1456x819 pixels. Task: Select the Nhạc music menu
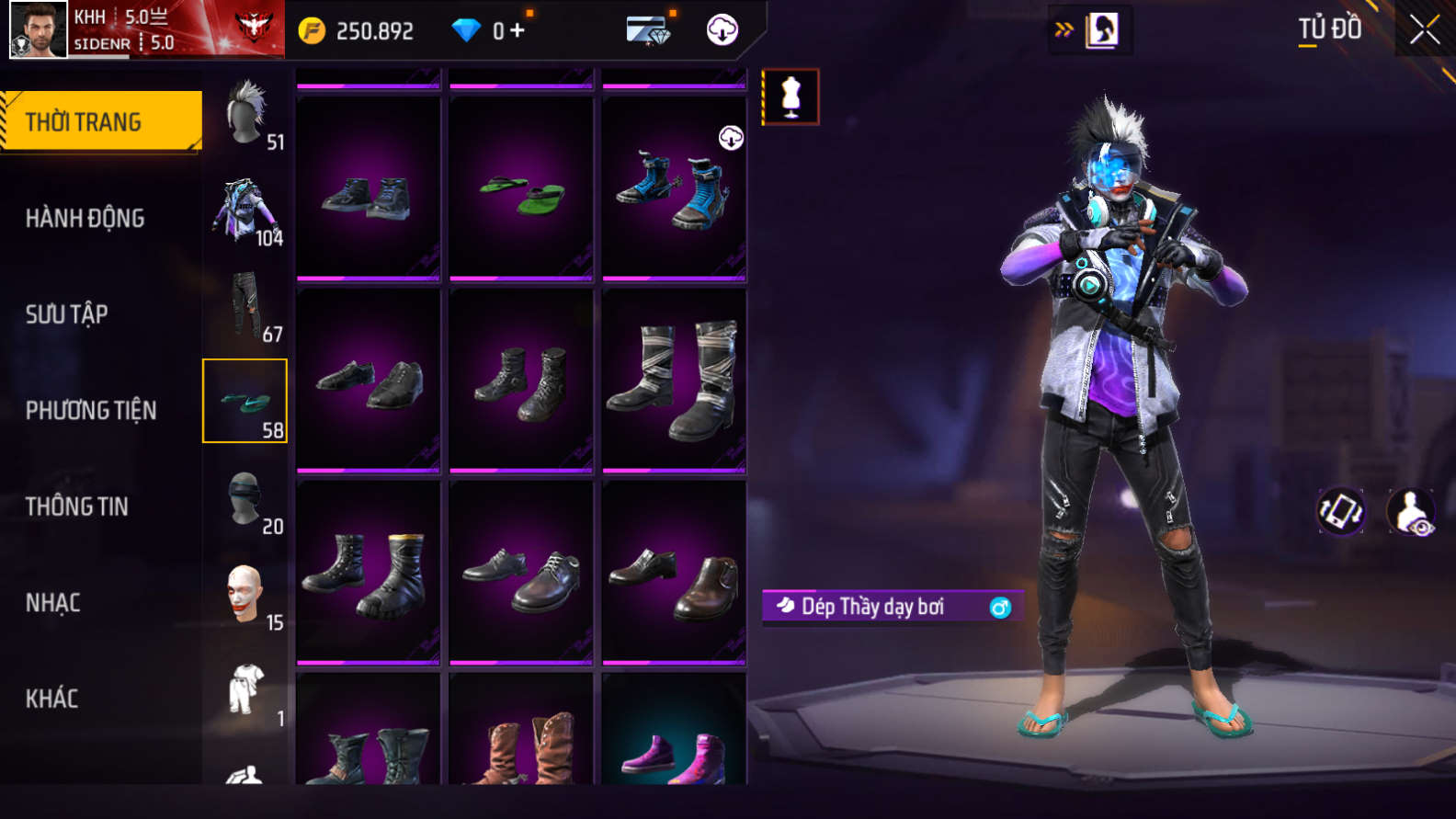[x=52, y=603]
